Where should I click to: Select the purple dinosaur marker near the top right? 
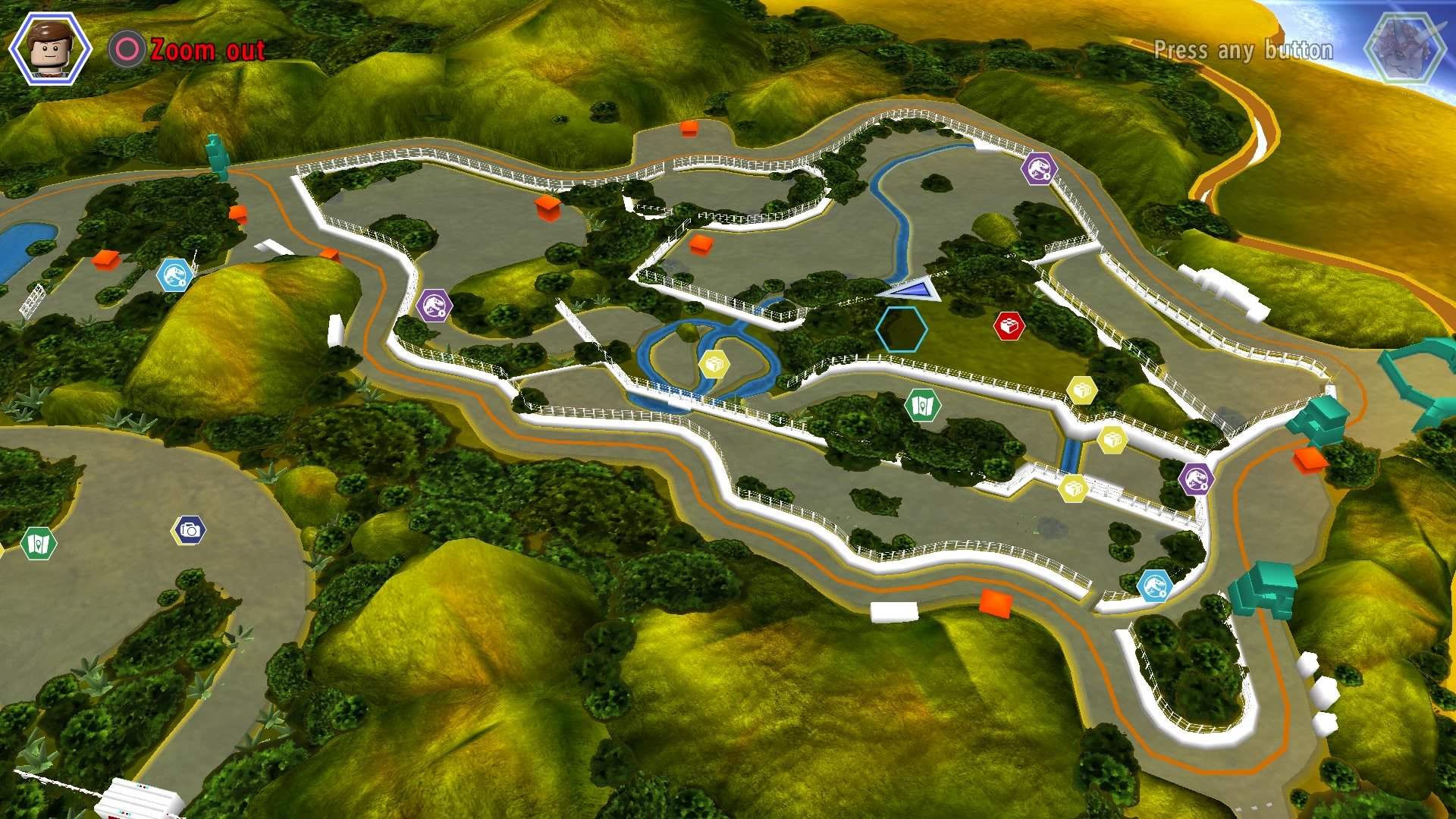(1040, 170)
